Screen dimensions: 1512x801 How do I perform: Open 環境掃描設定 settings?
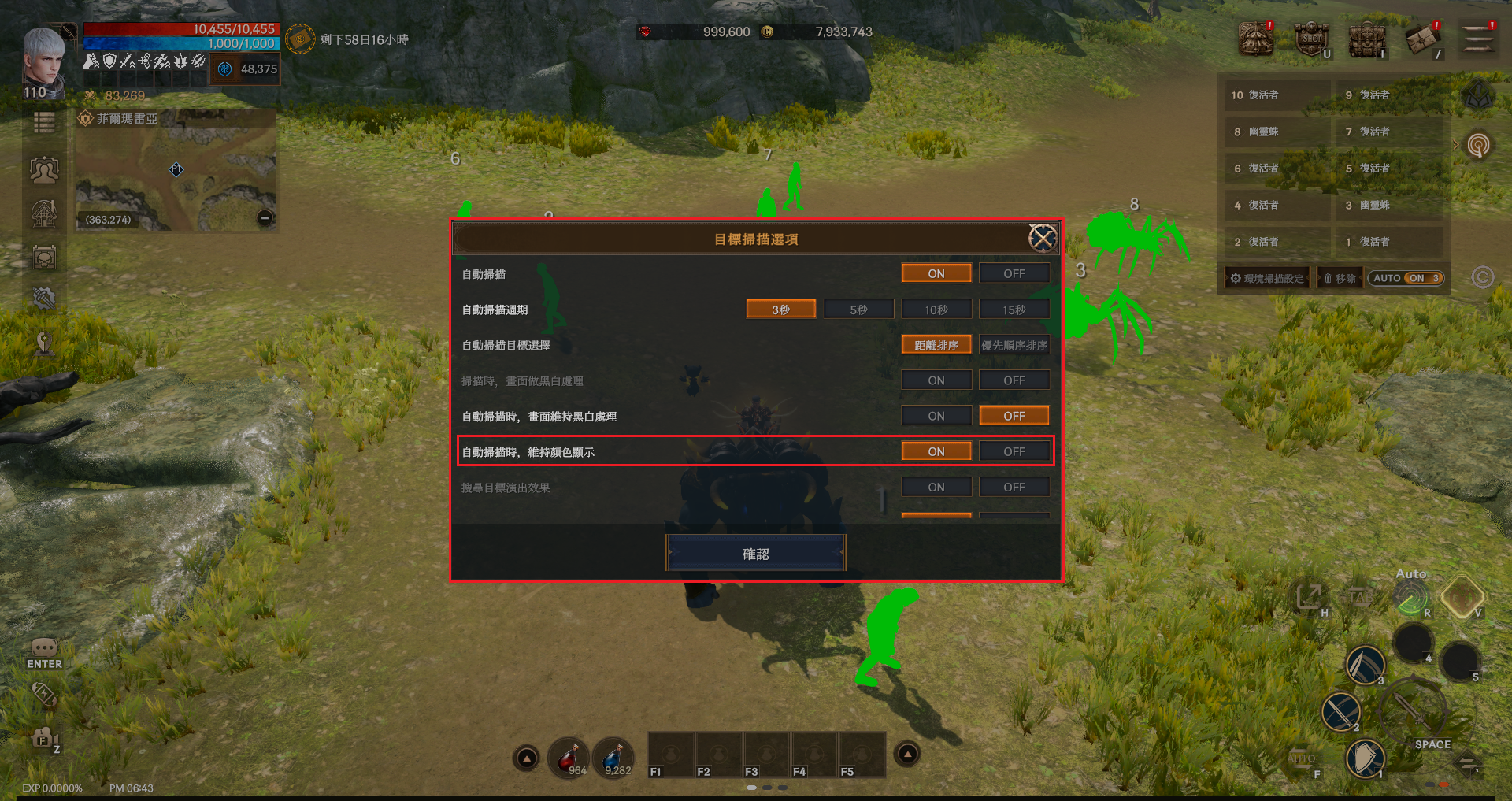coord(1267,278)
